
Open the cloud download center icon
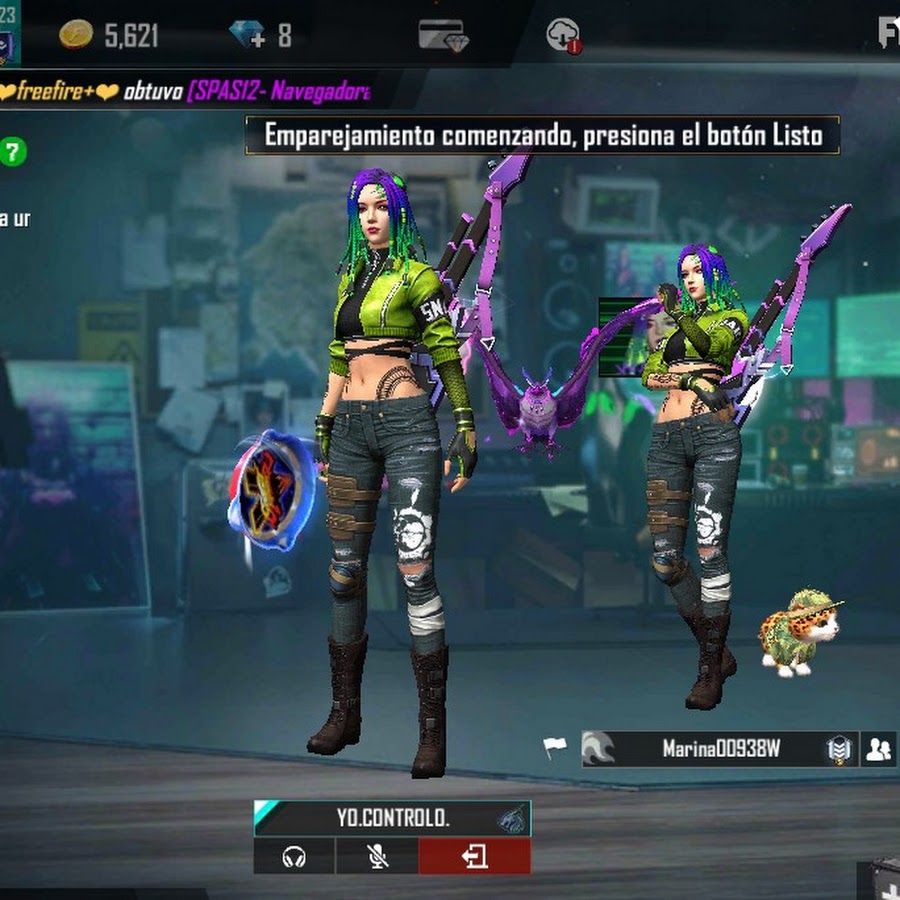(x=563, y=36)
